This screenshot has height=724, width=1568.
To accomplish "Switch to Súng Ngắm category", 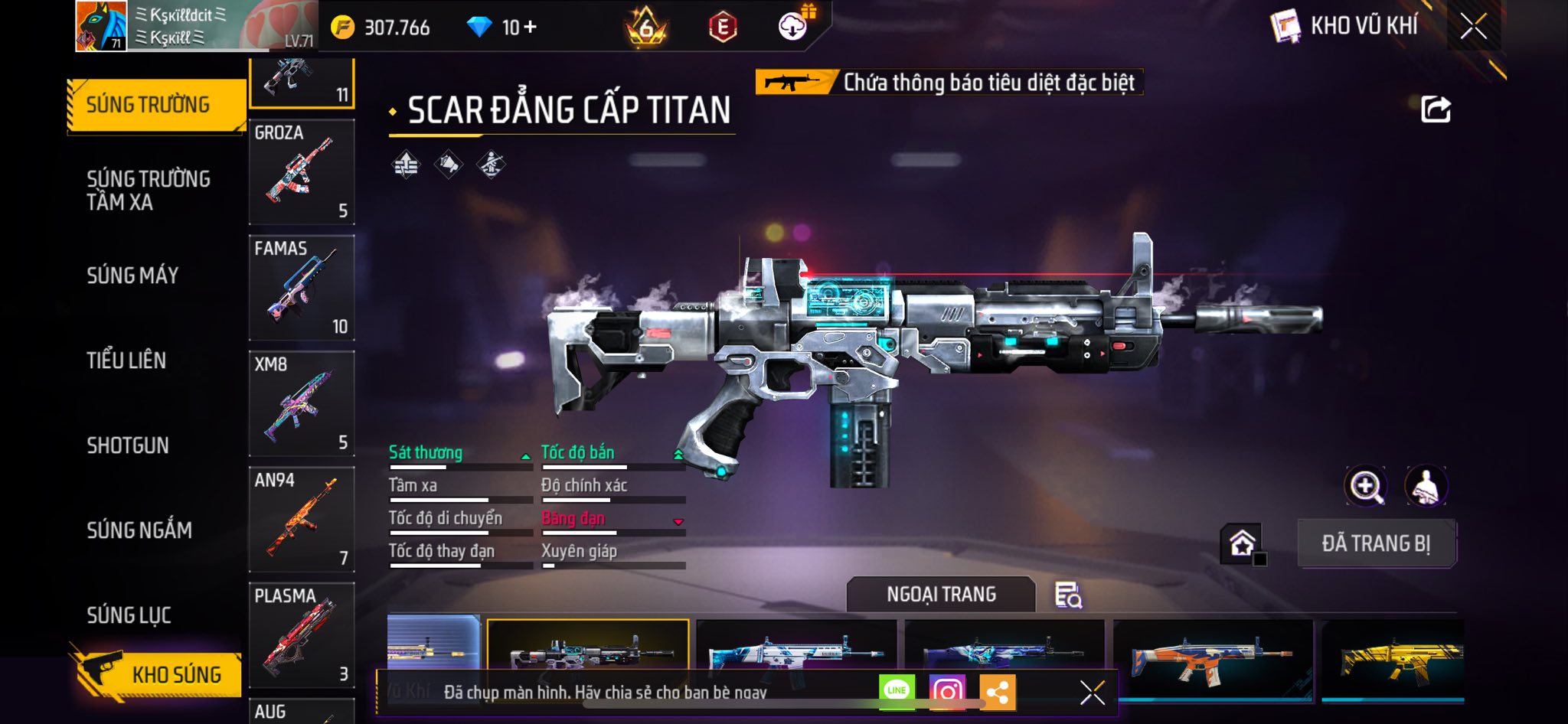I will tap(139, 530).
